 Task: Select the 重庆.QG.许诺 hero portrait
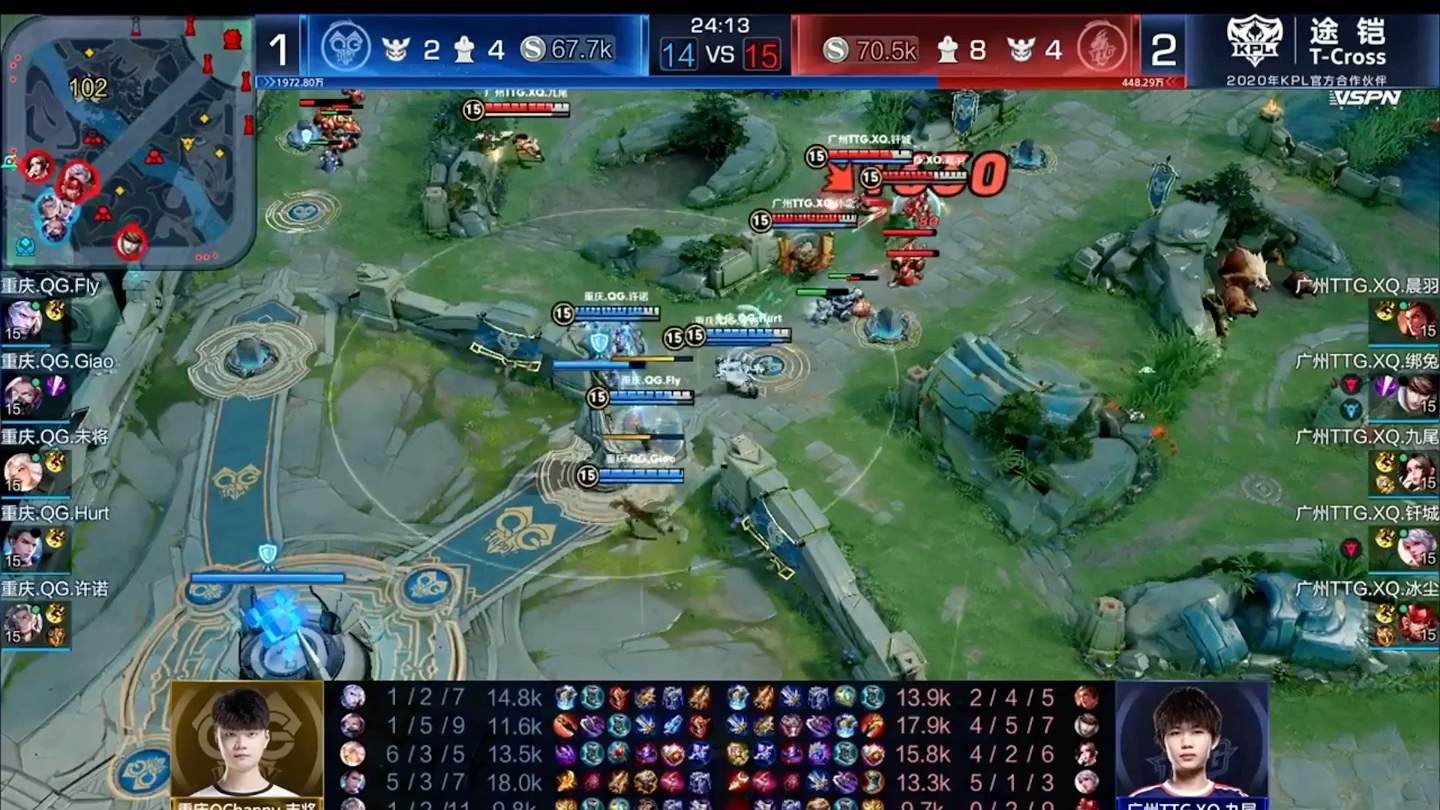(21, 624)
